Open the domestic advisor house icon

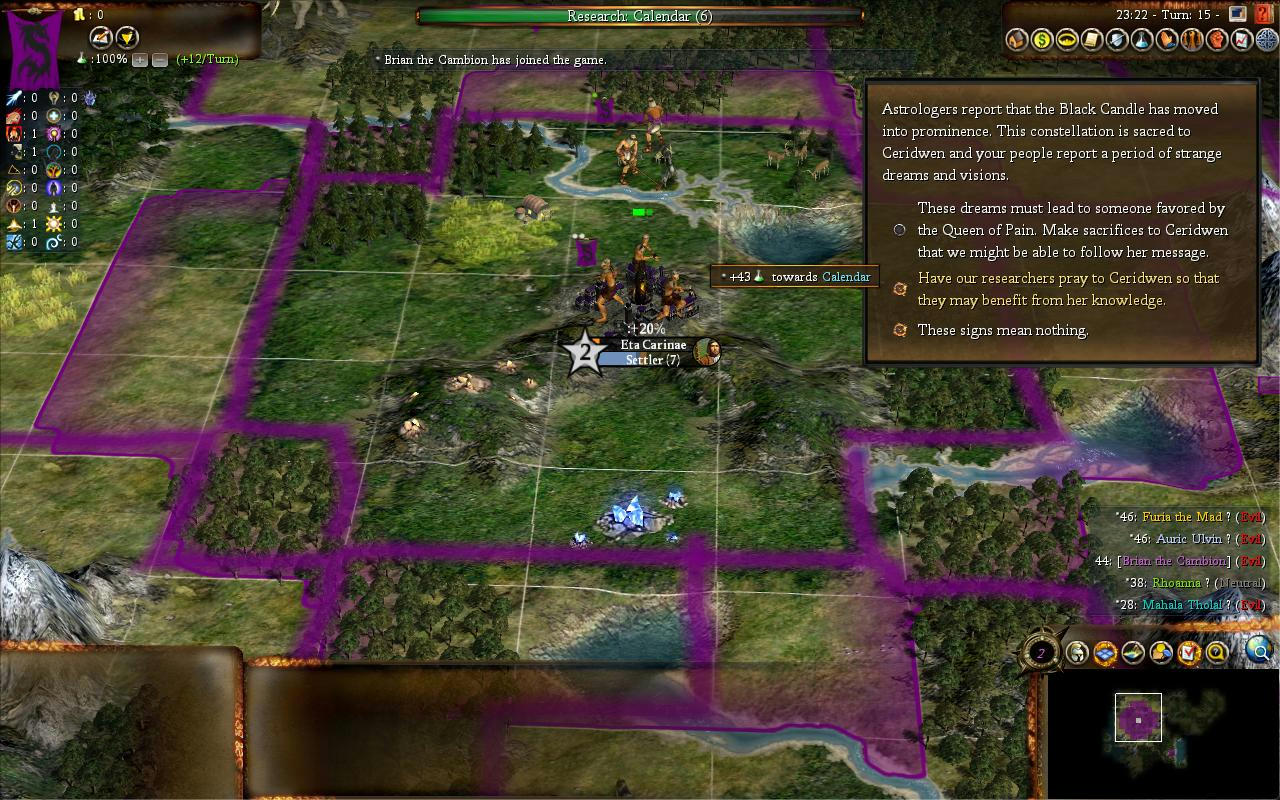point(1017,40)
